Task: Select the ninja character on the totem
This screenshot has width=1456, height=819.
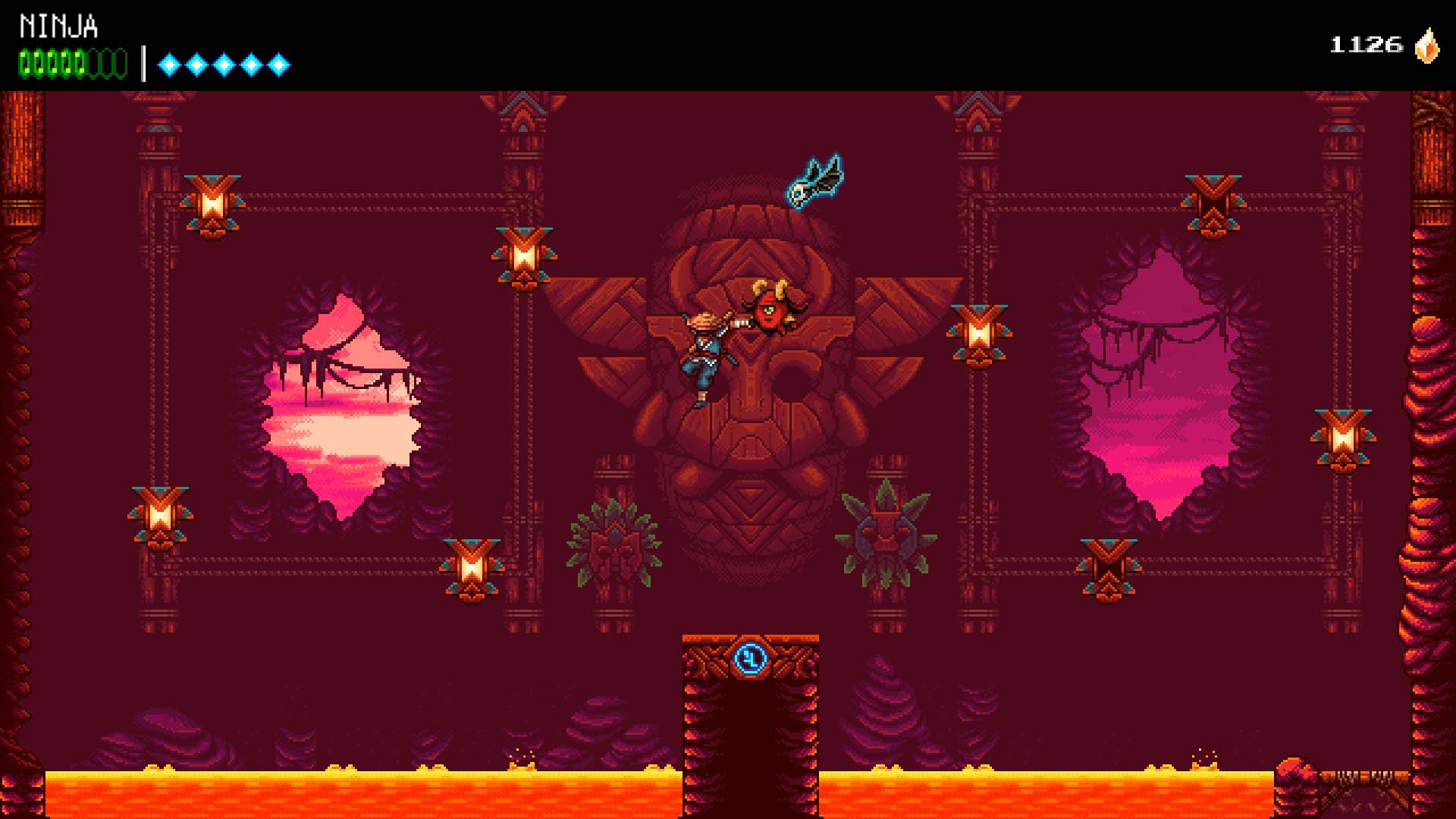Action: click(x=706, y=349)
